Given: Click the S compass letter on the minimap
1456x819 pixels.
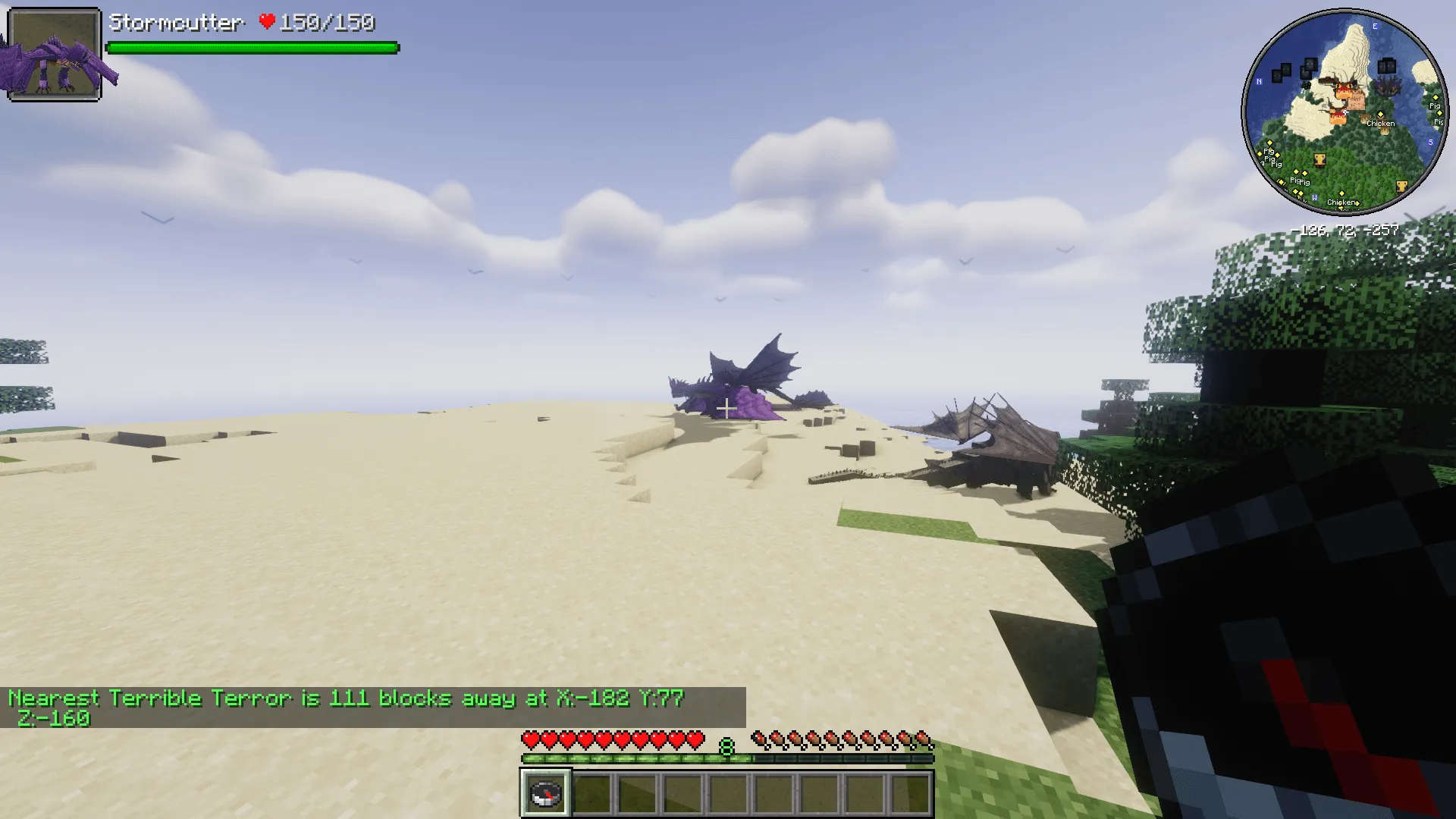Looking at the screenshot, I should [1431, 142].
